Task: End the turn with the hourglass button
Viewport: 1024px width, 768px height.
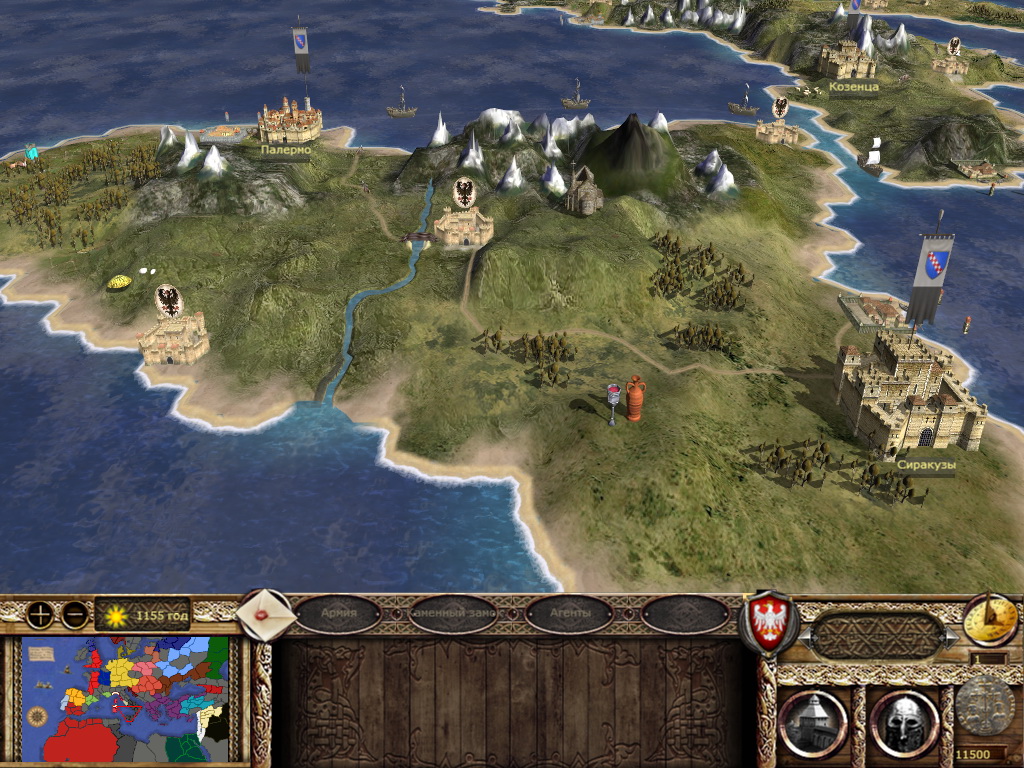Action: click(990, 621)
